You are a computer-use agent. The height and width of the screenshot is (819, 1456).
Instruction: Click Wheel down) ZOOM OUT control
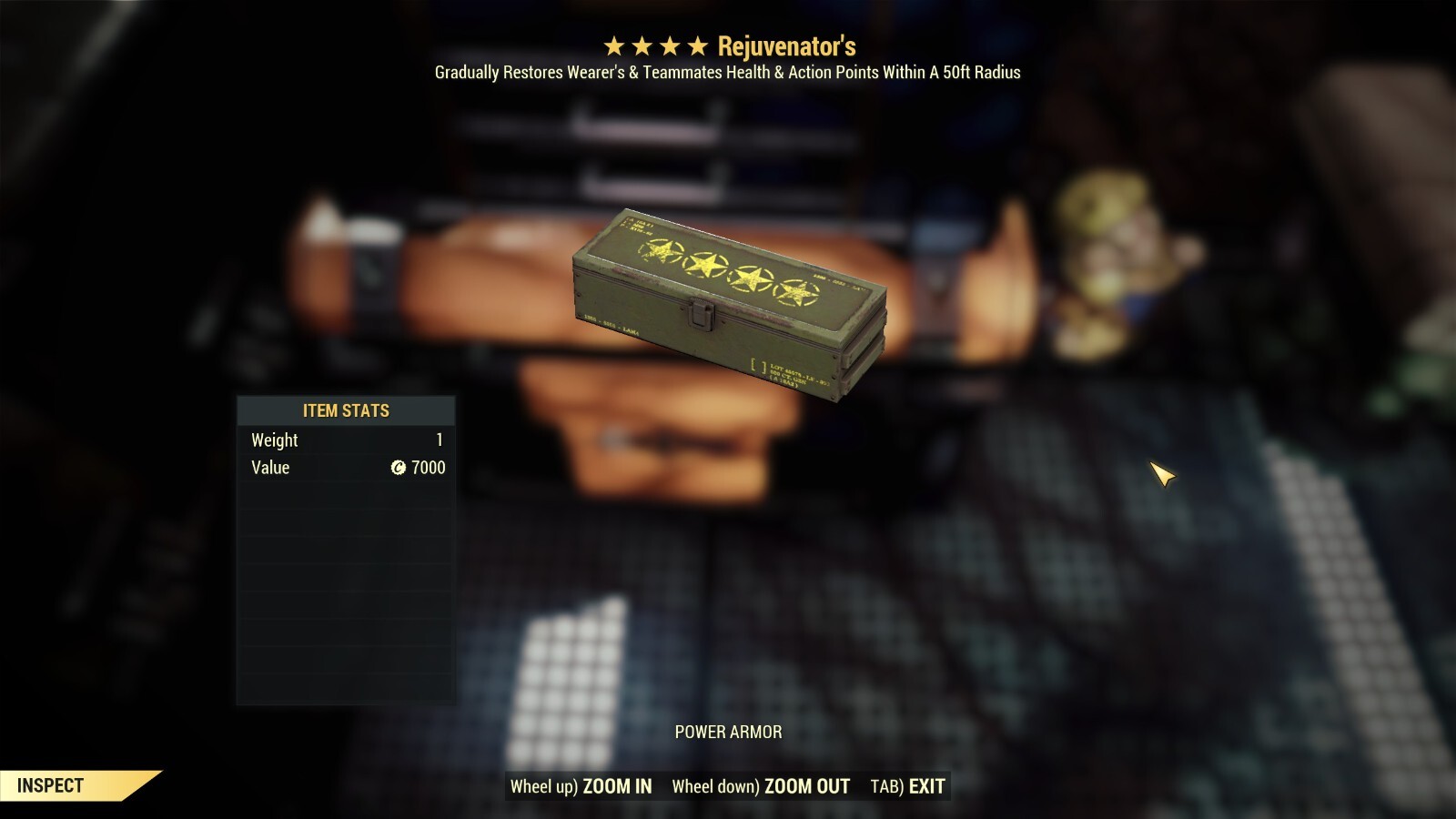[760, 786]
